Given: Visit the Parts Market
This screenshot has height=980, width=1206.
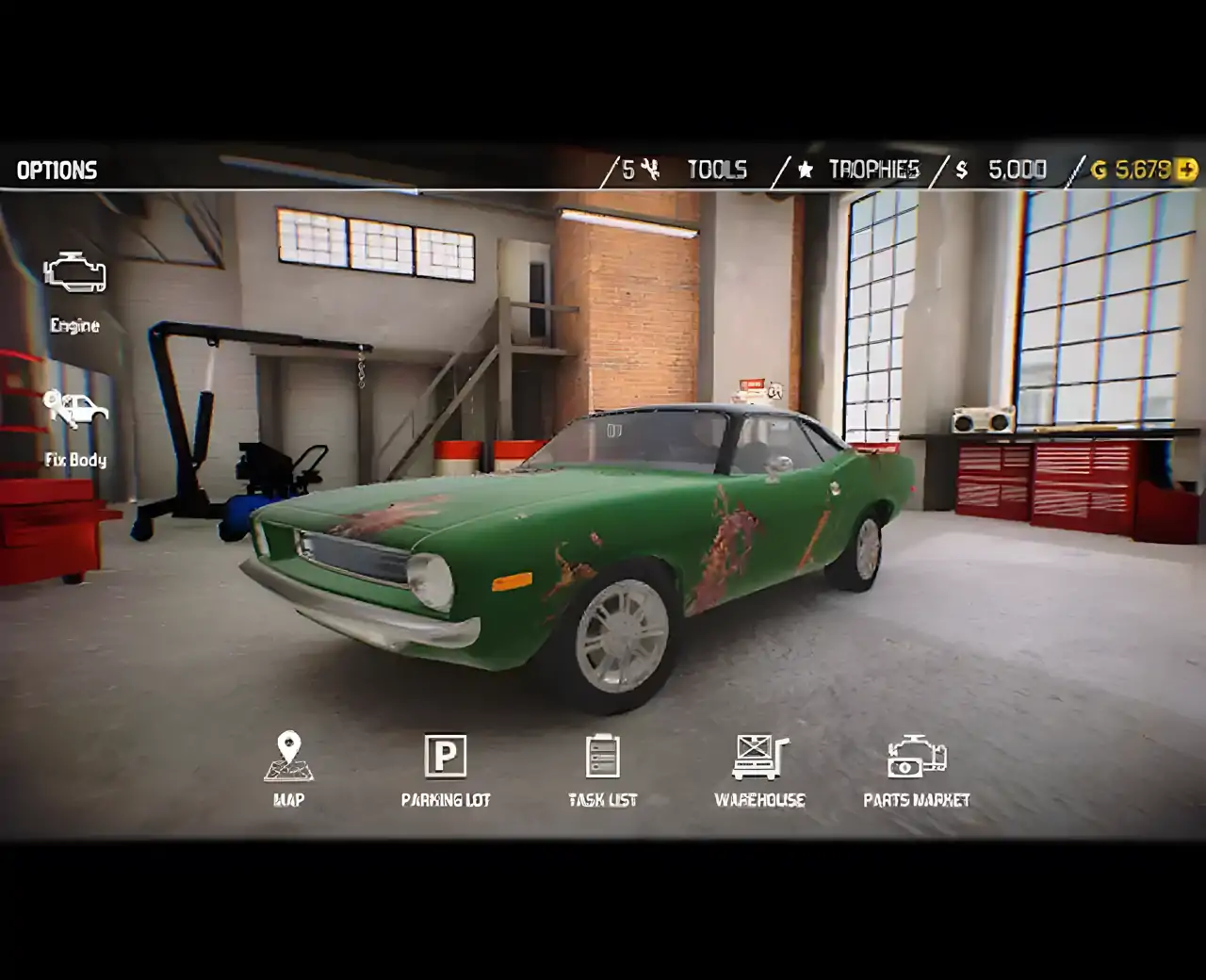Looking at the screenshot, I should [916, 769].
